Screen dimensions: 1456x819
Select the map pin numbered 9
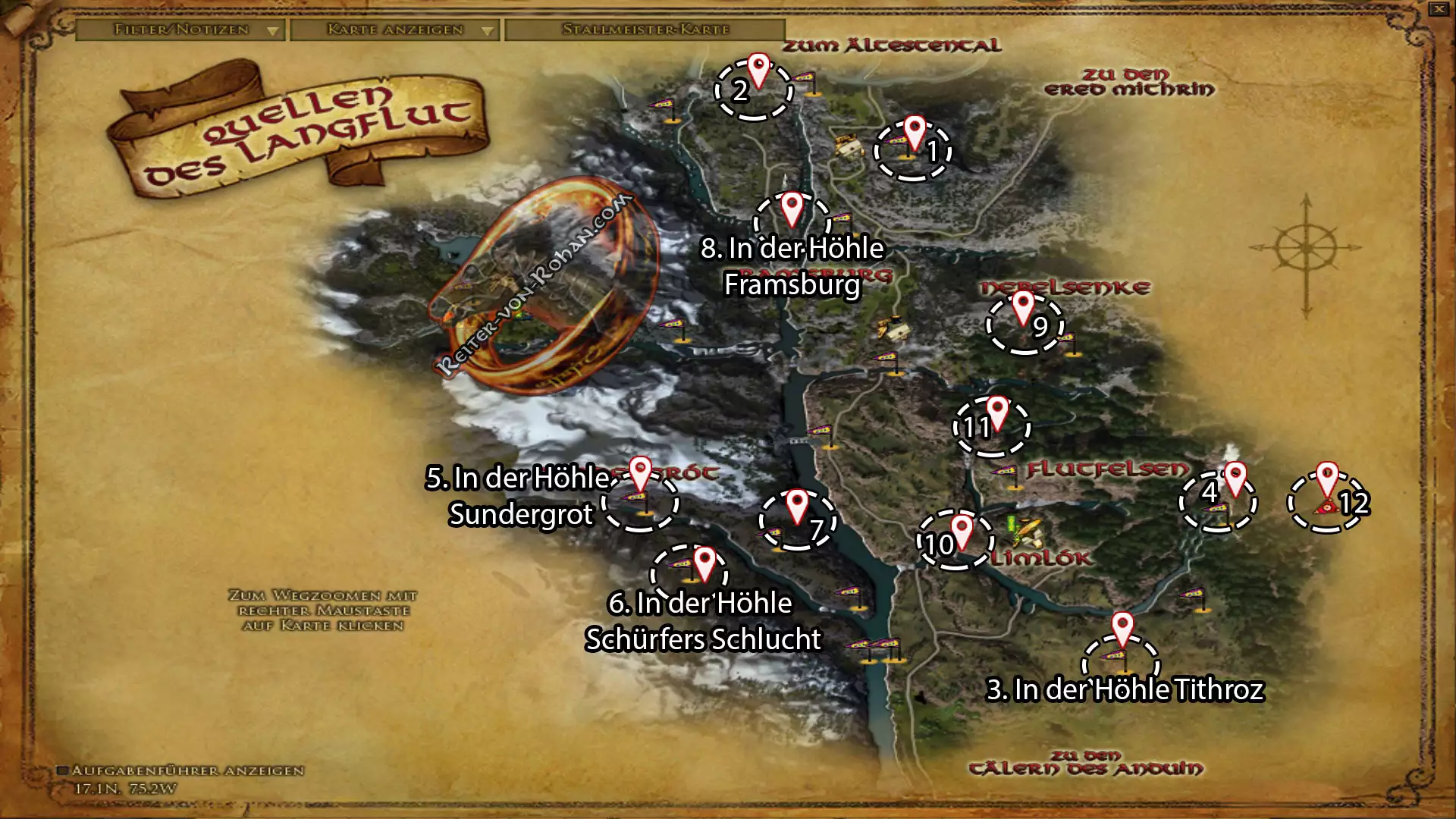pyautogui.click(x=1023, y=306)
